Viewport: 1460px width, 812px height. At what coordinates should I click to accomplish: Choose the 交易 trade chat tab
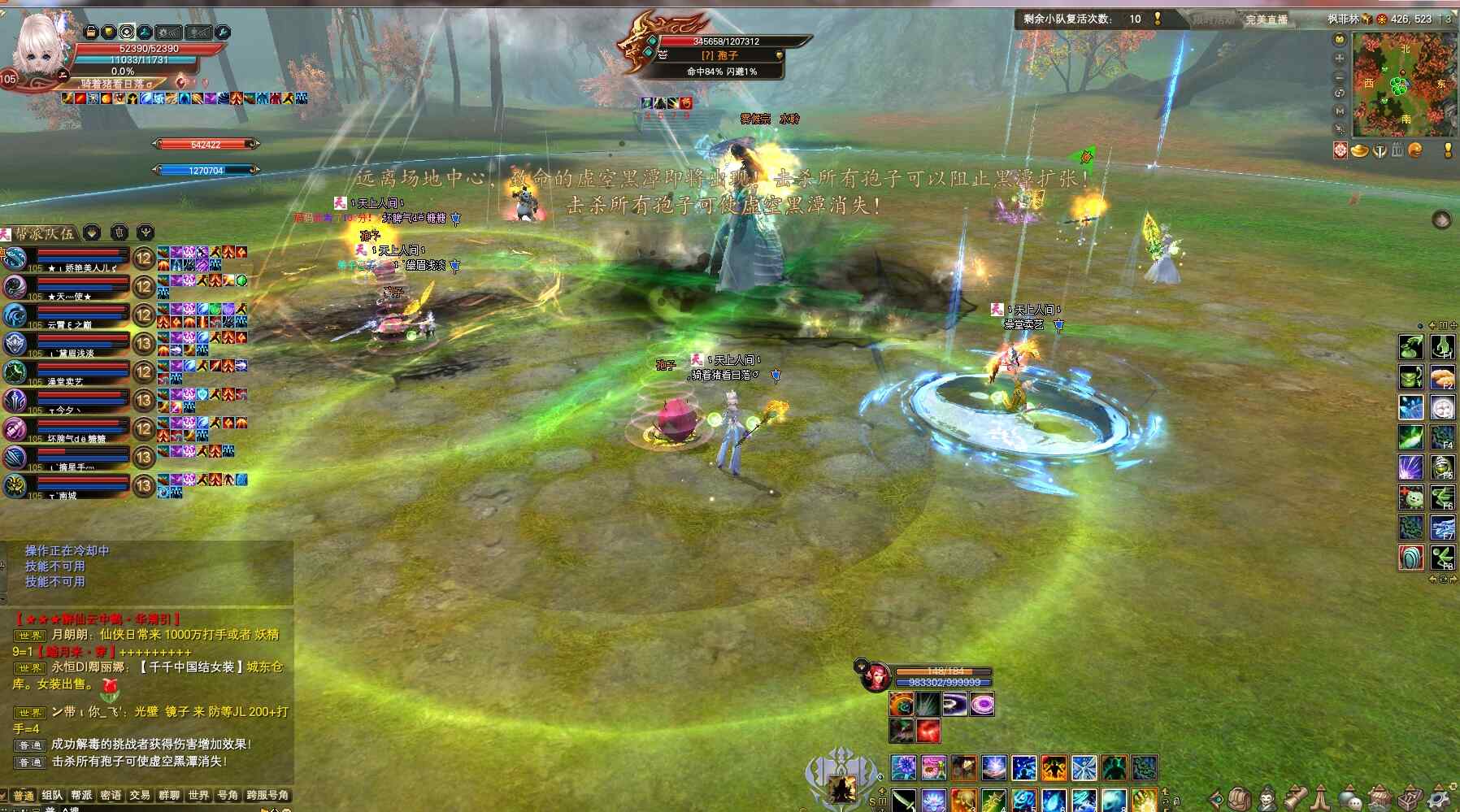click(140, 795)
